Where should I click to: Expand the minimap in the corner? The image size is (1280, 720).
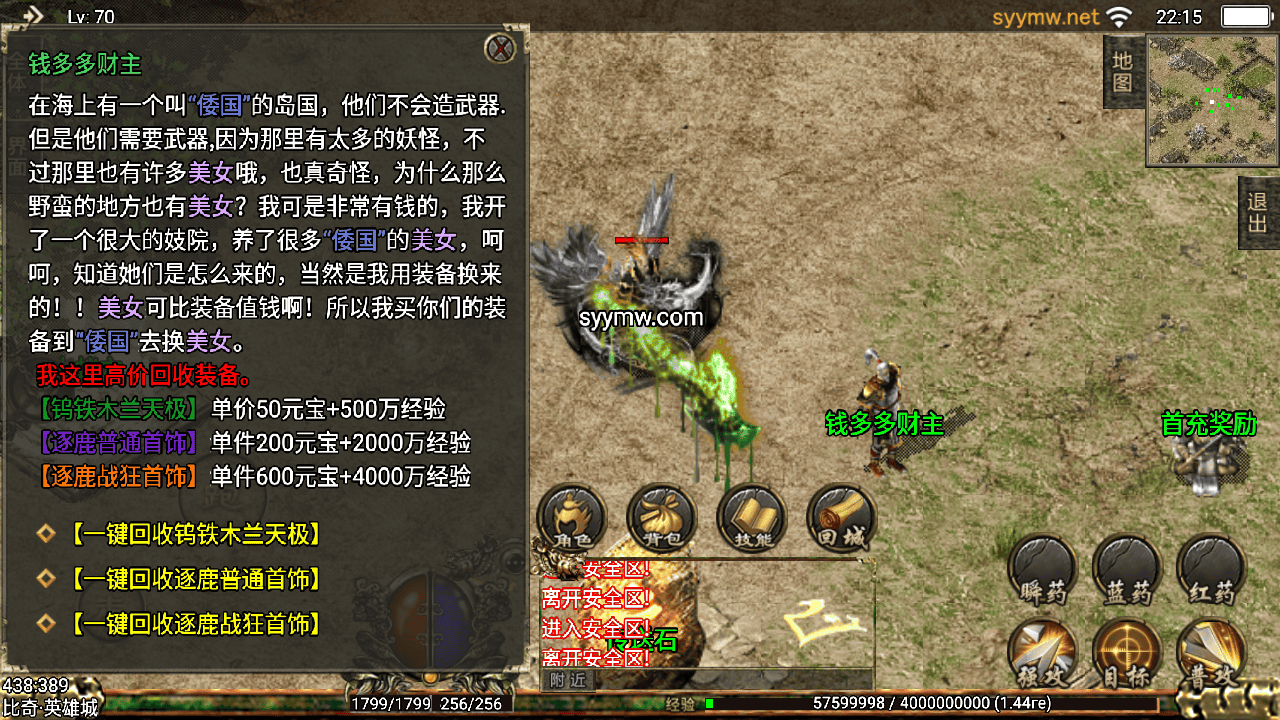[x=1212, y=100]
